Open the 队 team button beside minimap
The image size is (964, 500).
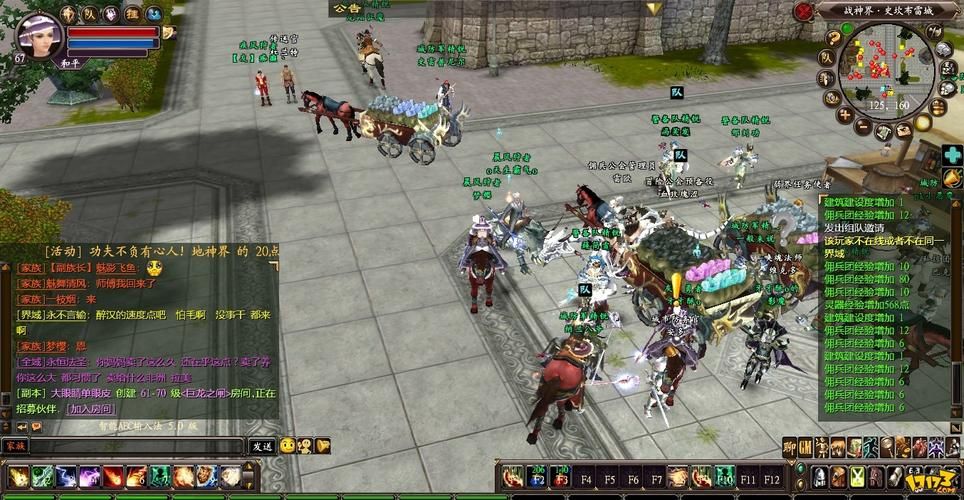[x=826, y=57]
